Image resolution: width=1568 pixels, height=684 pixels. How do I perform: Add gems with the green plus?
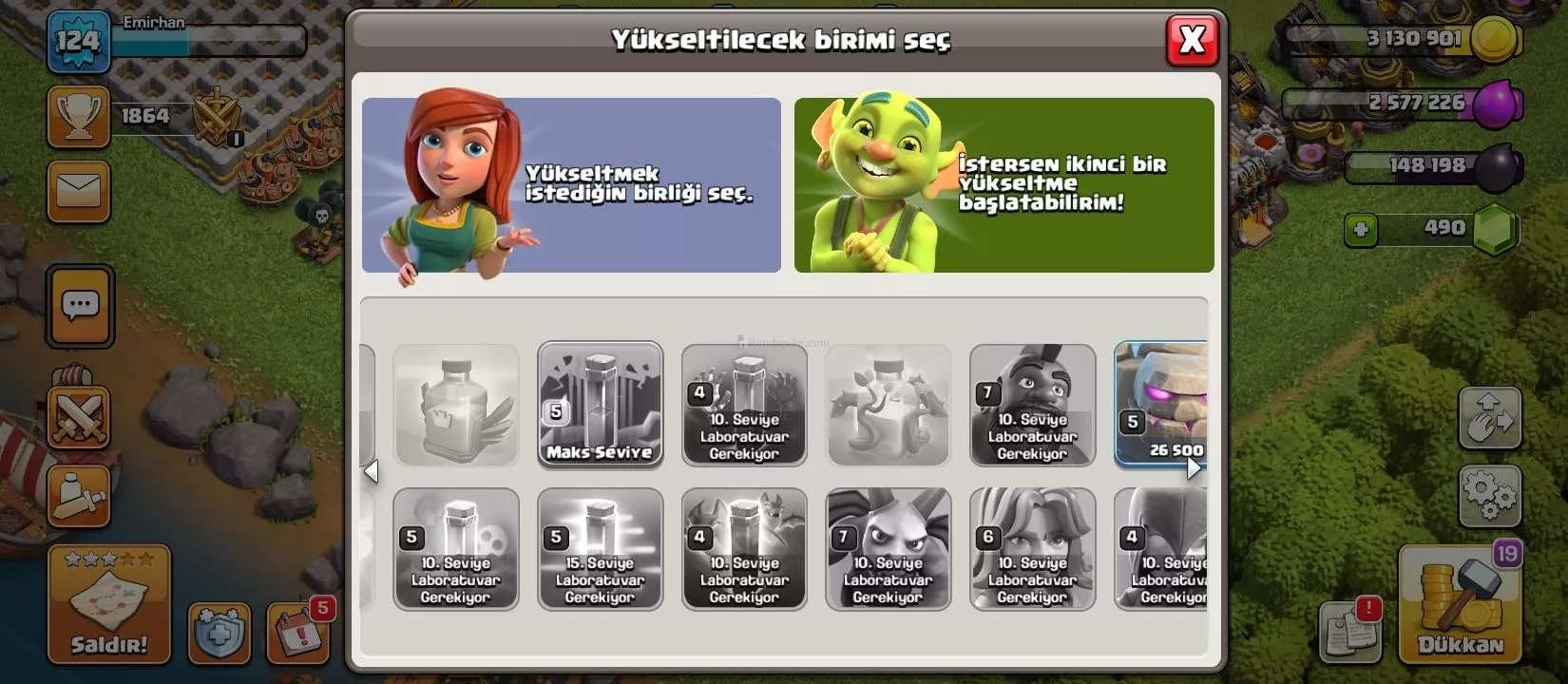(1361, 229)
